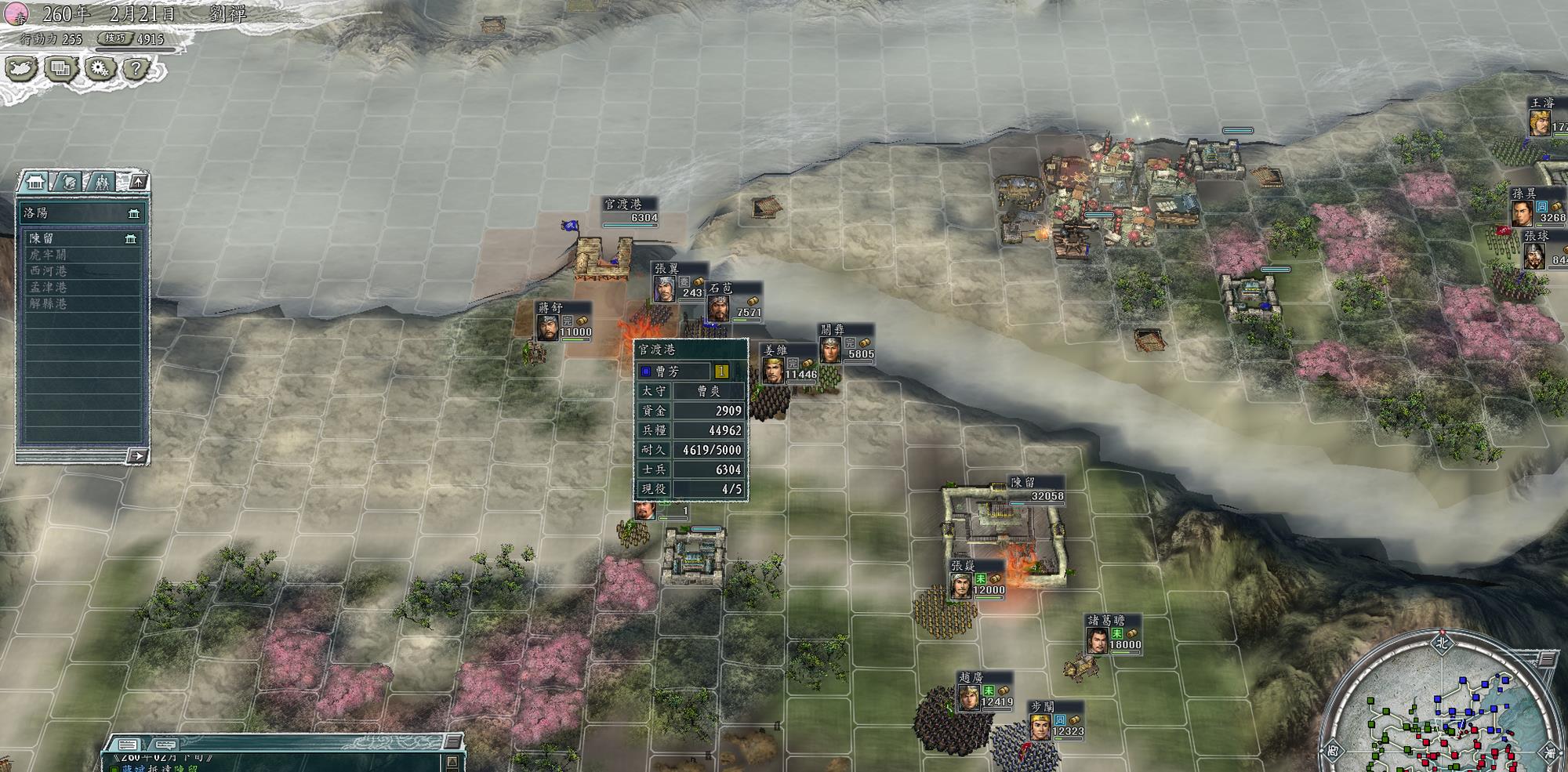Click the 北 north compass marker
The height and width of the screenshot is (772, 1568).
point(1442,643)
